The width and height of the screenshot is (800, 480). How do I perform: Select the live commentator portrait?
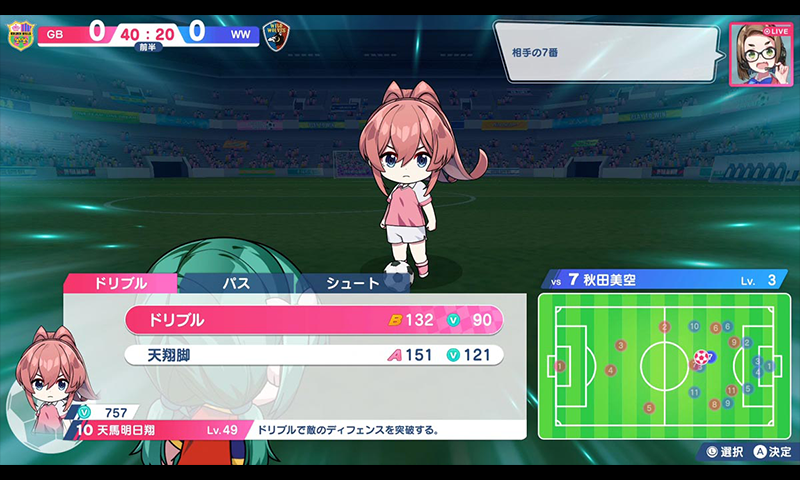(759, 54)
